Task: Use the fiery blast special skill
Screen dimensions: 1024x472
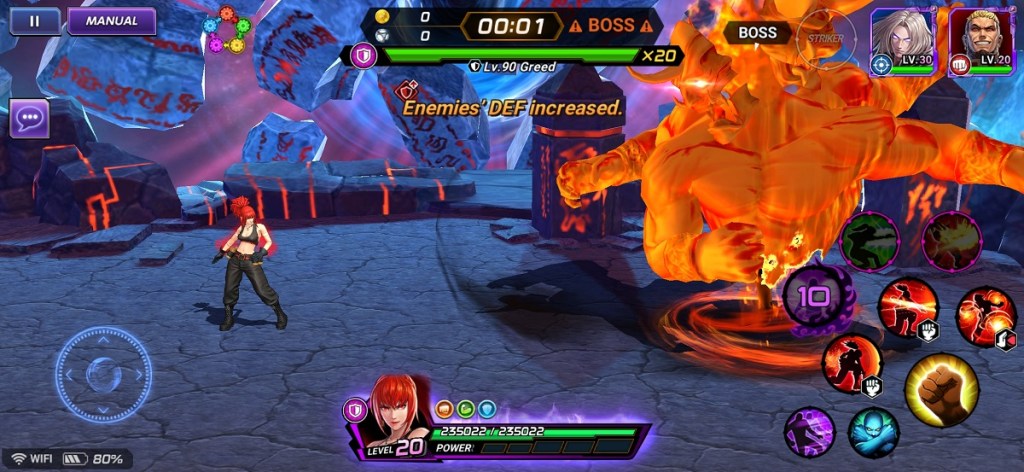Action: coord(951,241)
